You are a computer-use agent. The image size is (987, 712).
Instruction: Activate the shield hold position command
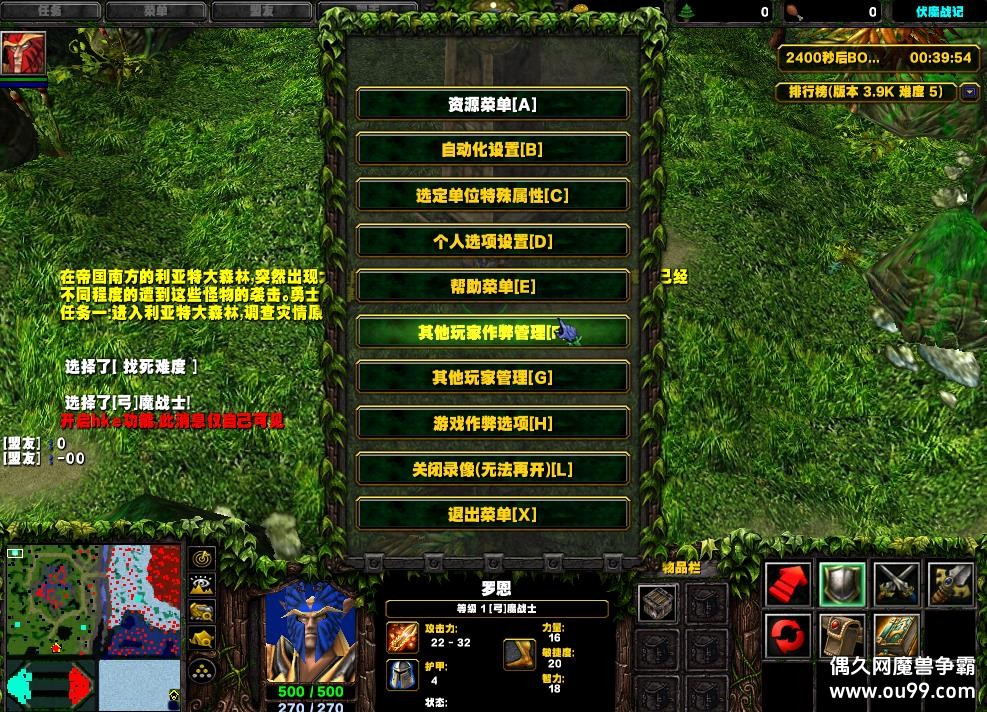842,583
